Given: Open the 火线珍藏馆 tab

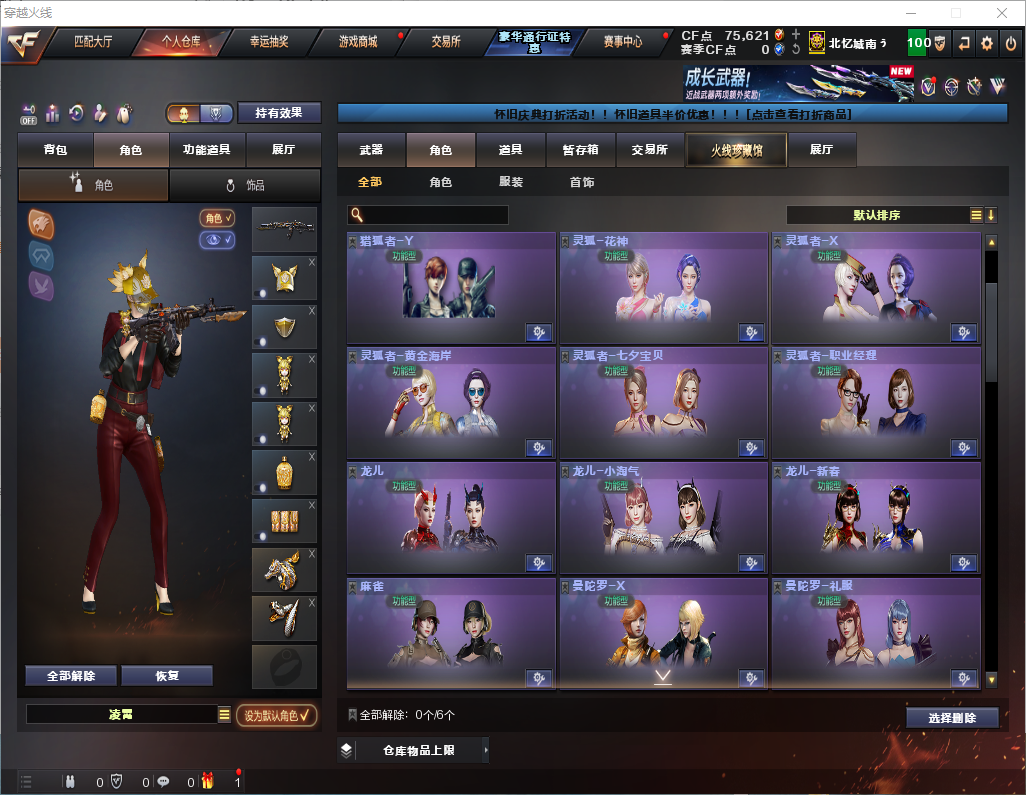Looking at the screenshot, I should [736, 150].
